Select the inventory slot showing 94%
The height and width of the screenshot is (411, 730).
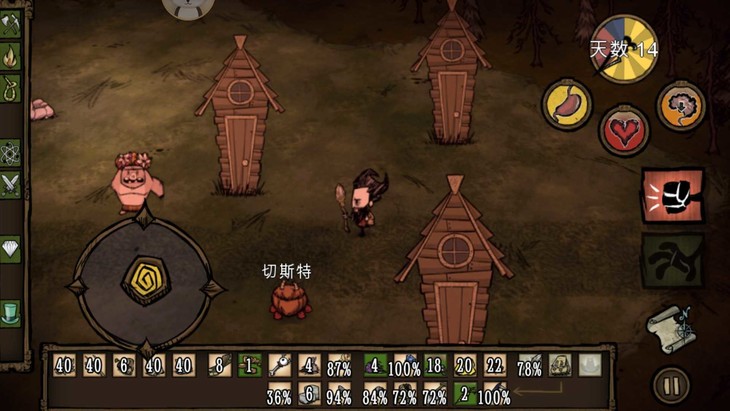tap(339, 394)
